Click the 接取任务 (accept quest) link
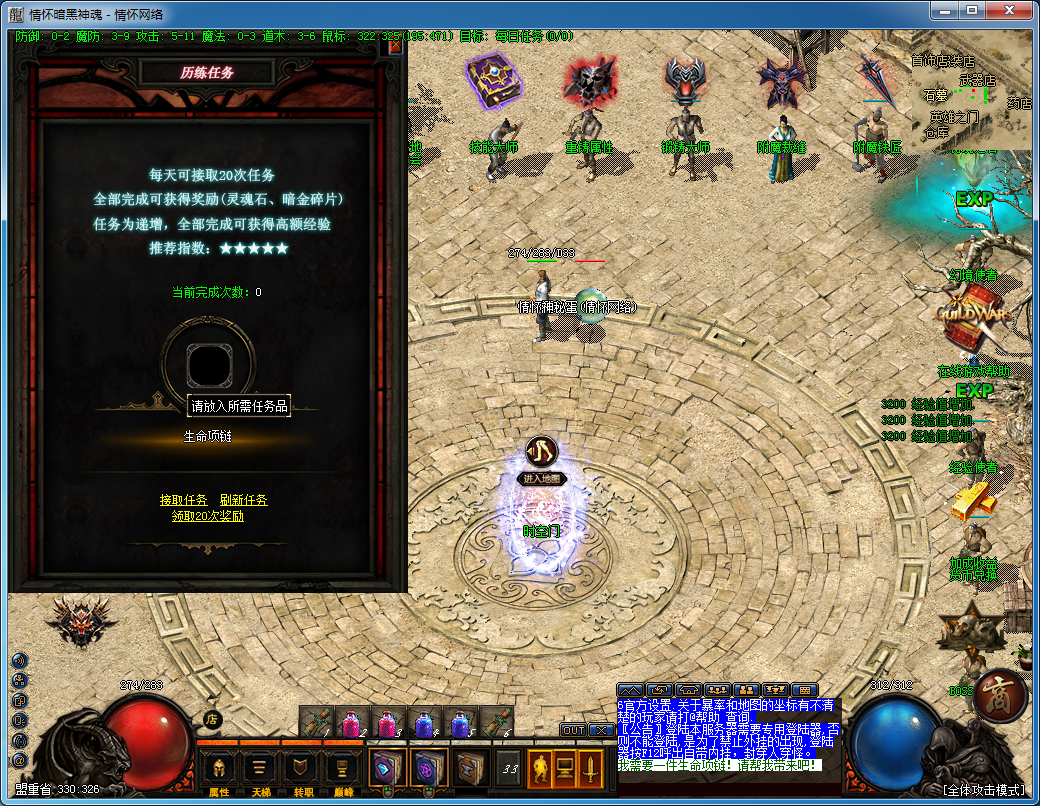1040x806 pixels. point(184,500)
